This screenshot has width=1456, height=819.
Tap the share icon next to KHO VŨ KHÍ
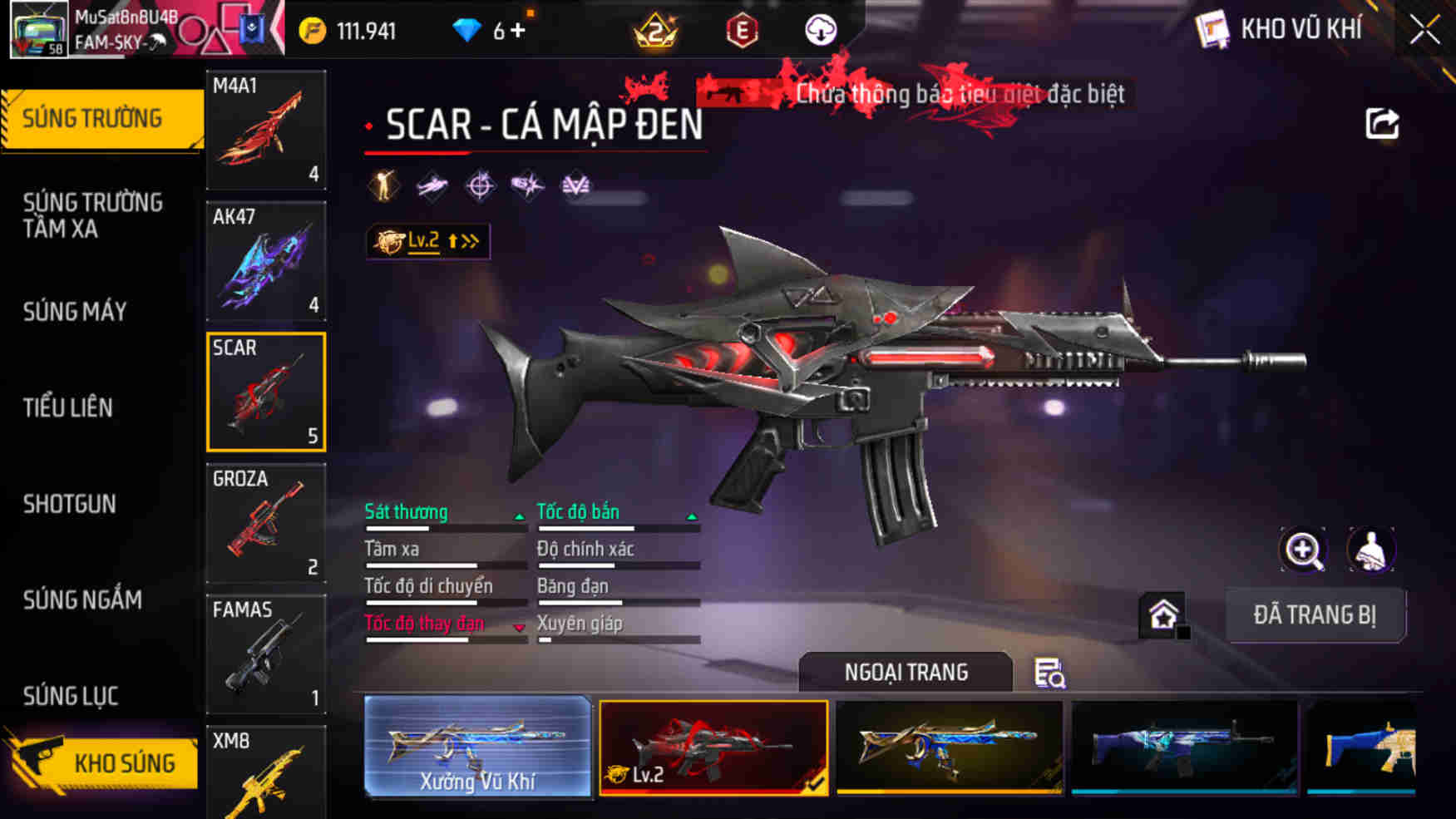(1382, 121)
